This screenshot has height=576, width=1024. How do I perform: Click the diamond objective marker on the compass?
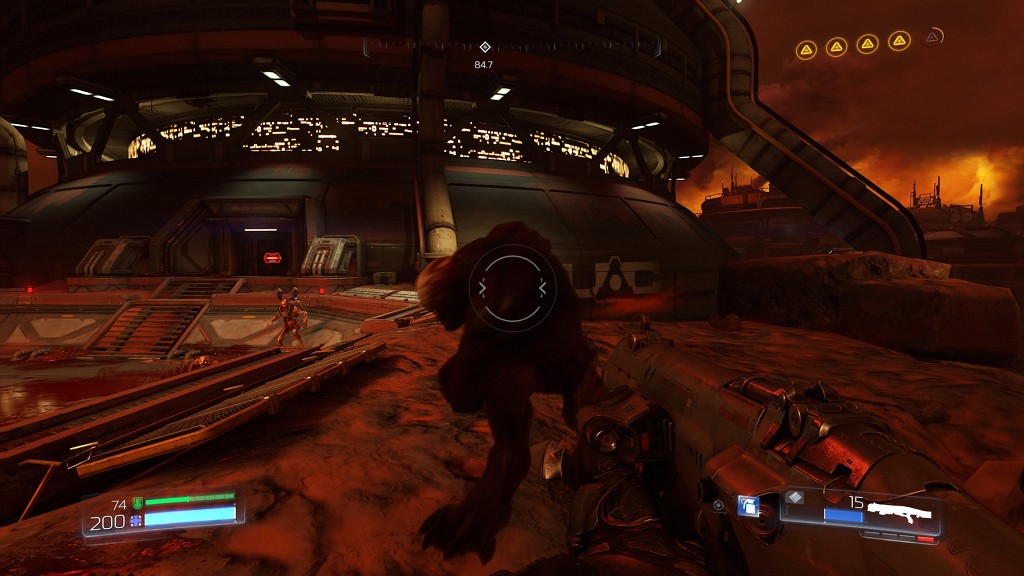coord(485,47)
